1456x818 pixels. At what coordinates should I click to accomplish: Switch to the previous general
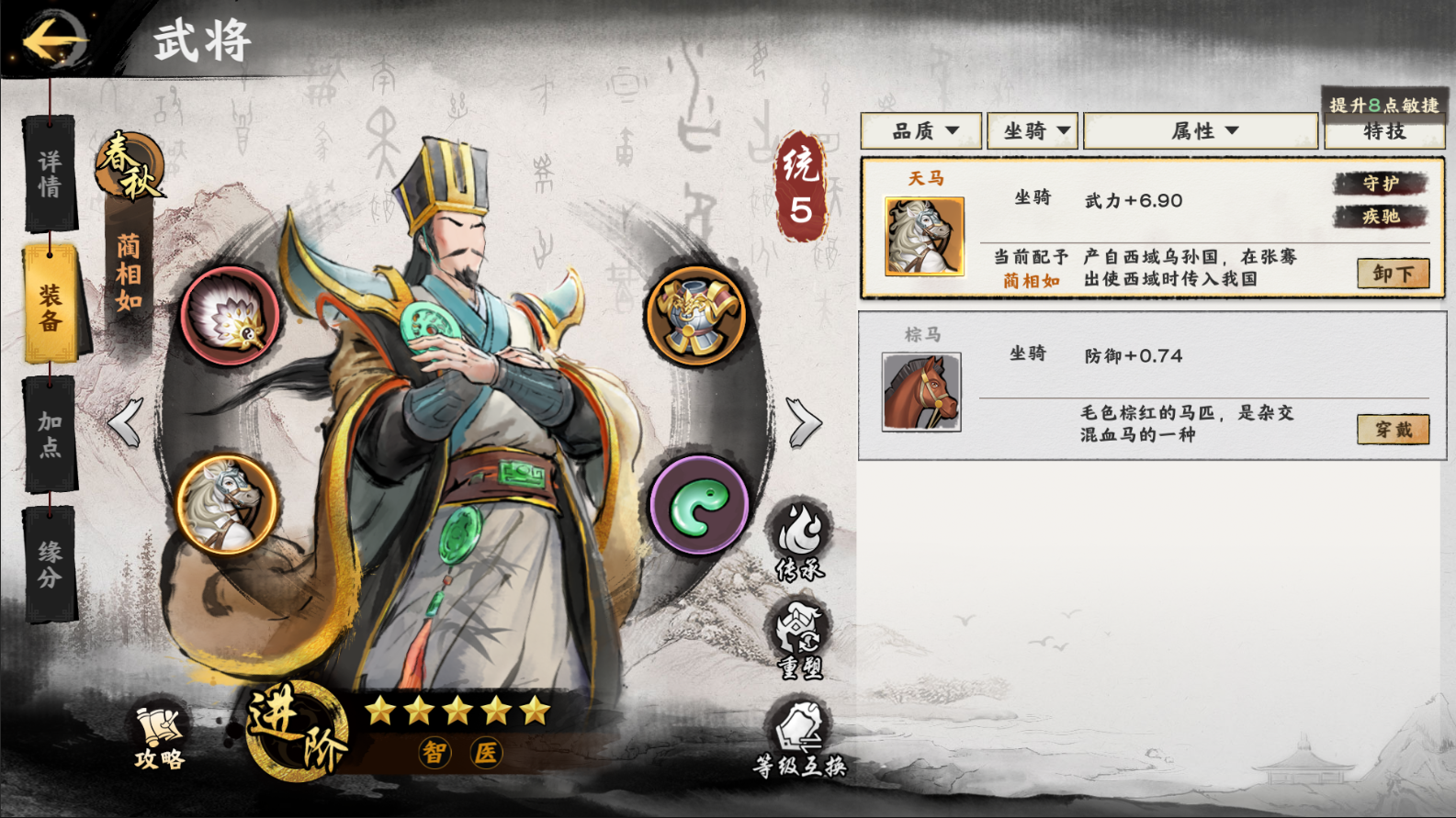tap(126, 422)
